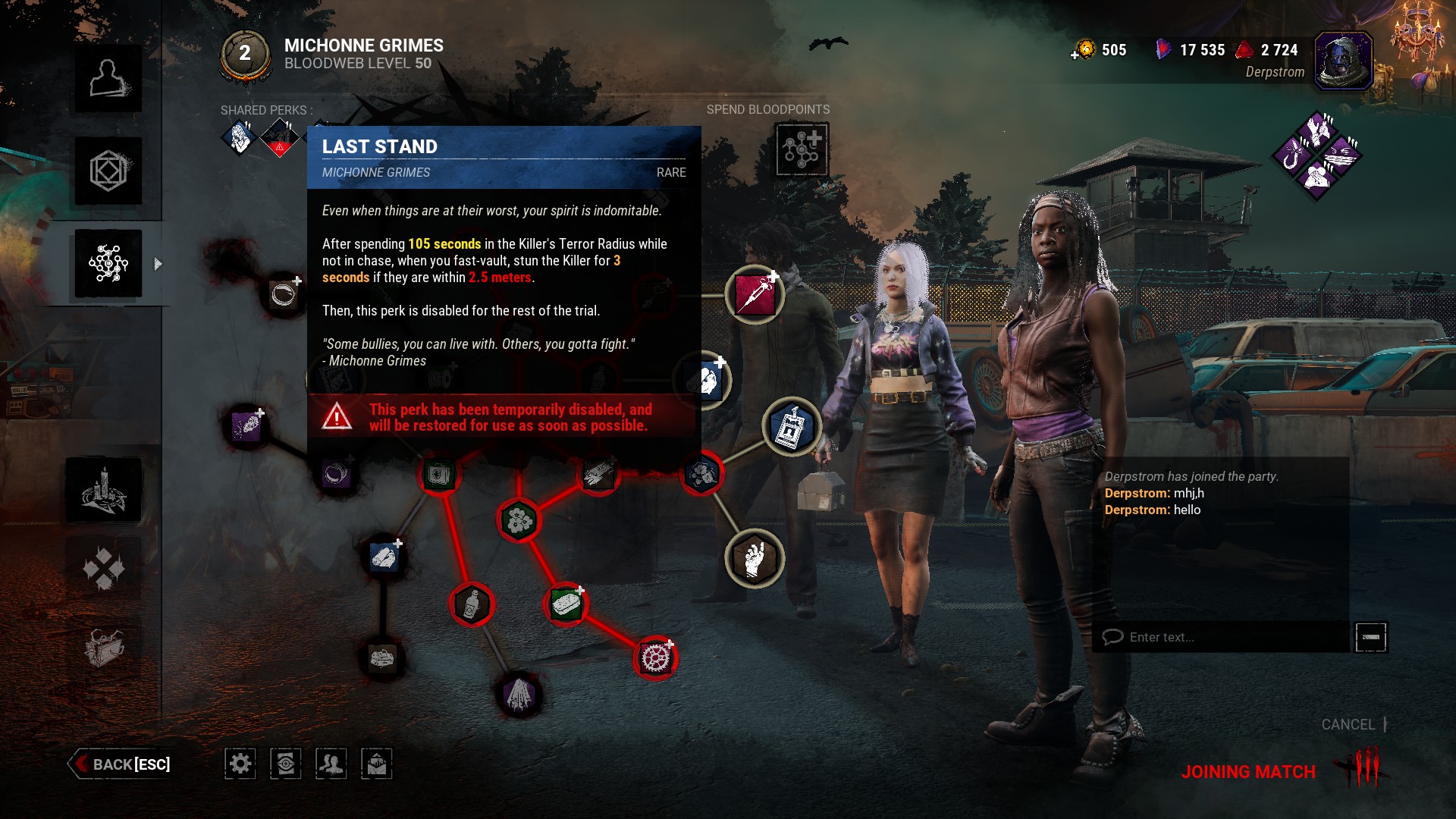This screenshot has height=819, width=1456.
Task: Select the white hand node in the bloodweb
Action: pos(755,559)
